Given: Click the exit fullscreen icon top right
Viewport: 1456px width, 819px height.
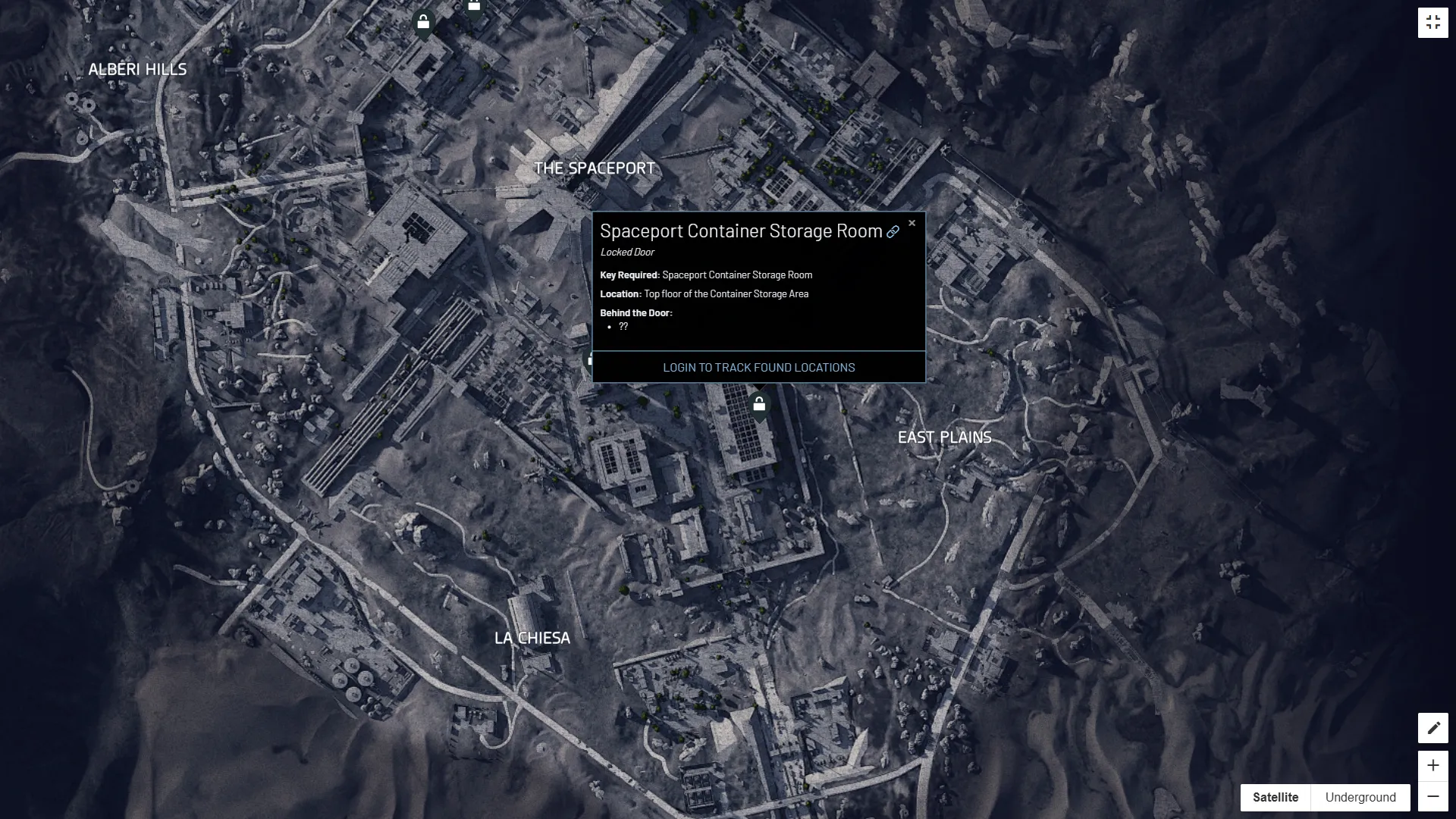Looking at the screenshot, I should [1434, 21].
